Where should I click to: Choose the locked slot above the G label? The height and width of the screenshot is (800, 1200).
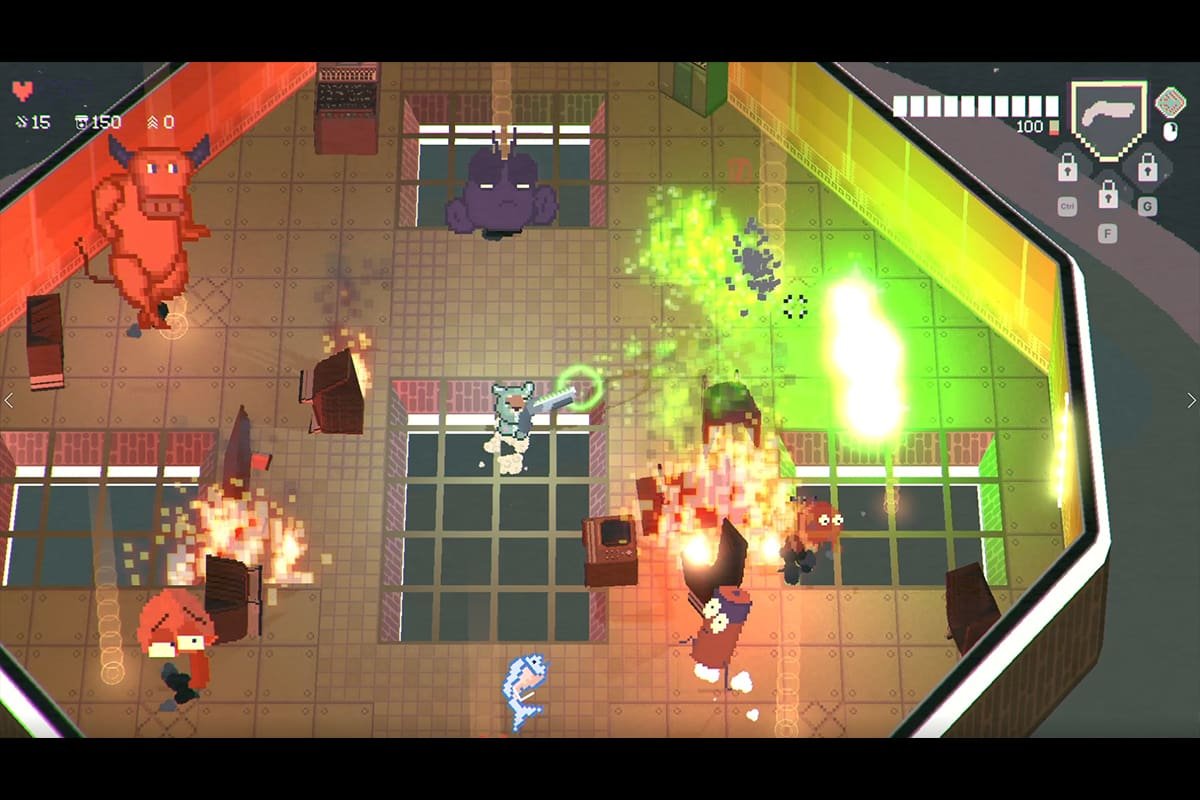(x=1147, y=167)
